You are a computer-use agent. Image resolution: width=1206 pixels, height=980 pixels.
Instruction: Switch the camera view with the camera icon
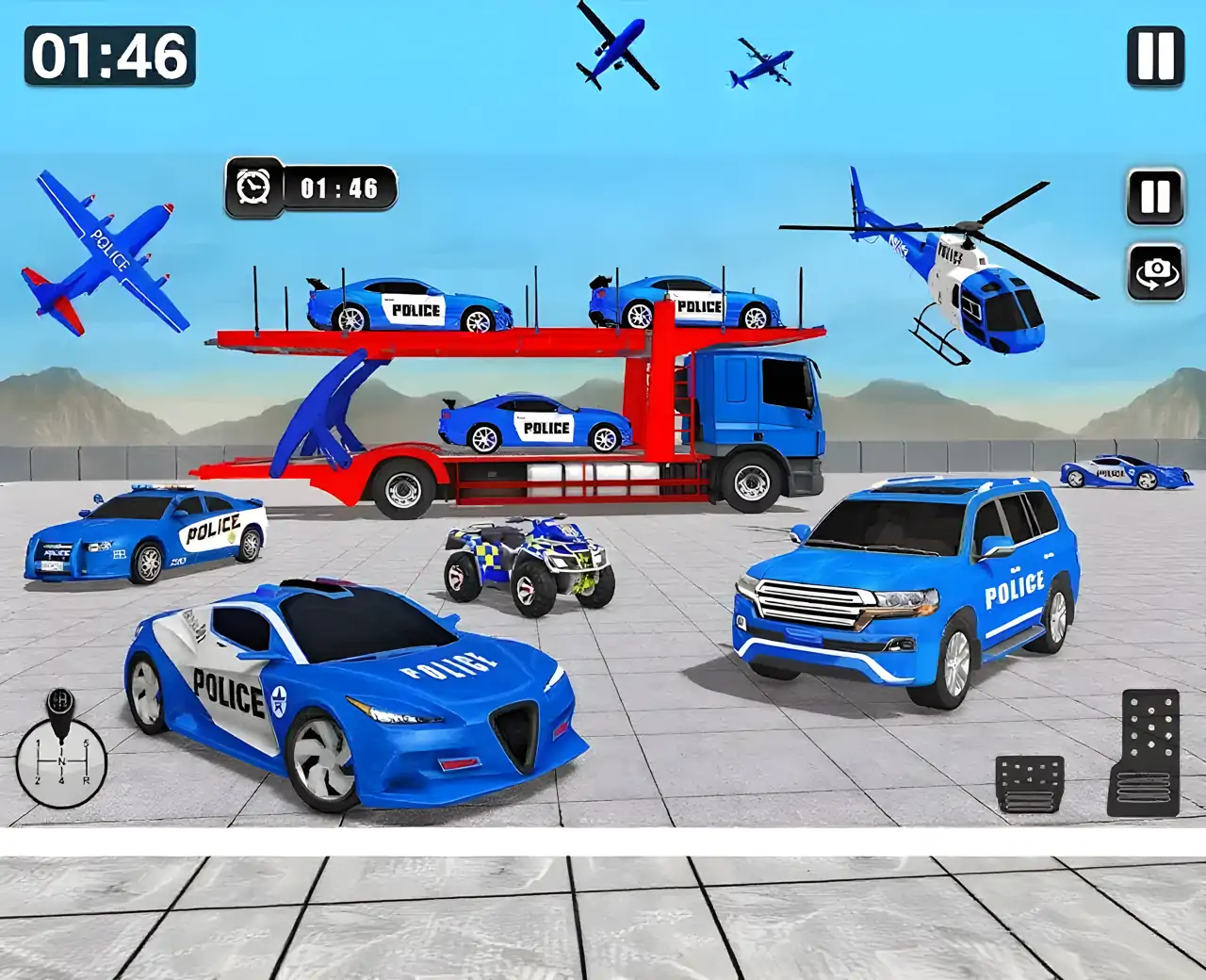point(1155,271)
